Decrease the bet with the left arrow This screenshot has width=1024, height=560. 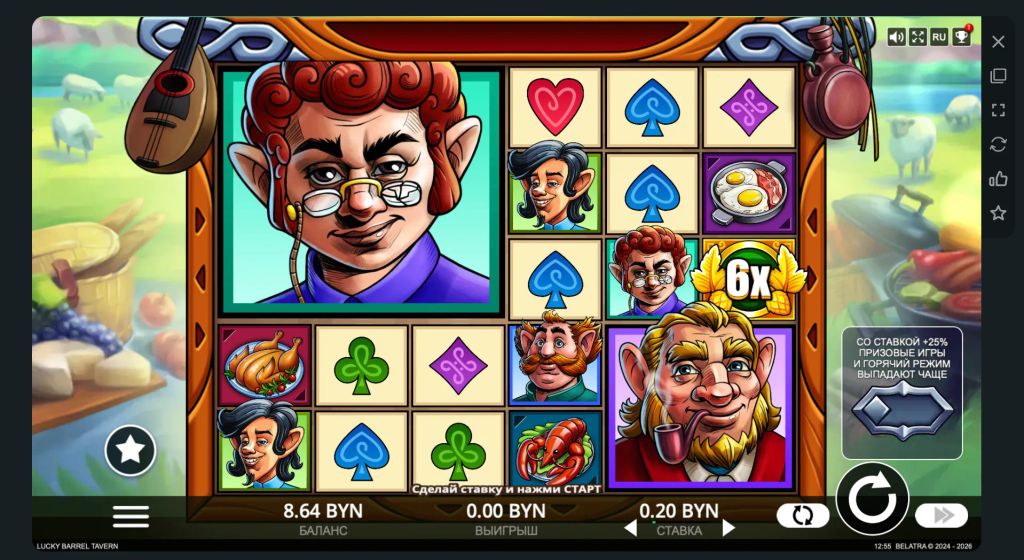pos(630,527)
